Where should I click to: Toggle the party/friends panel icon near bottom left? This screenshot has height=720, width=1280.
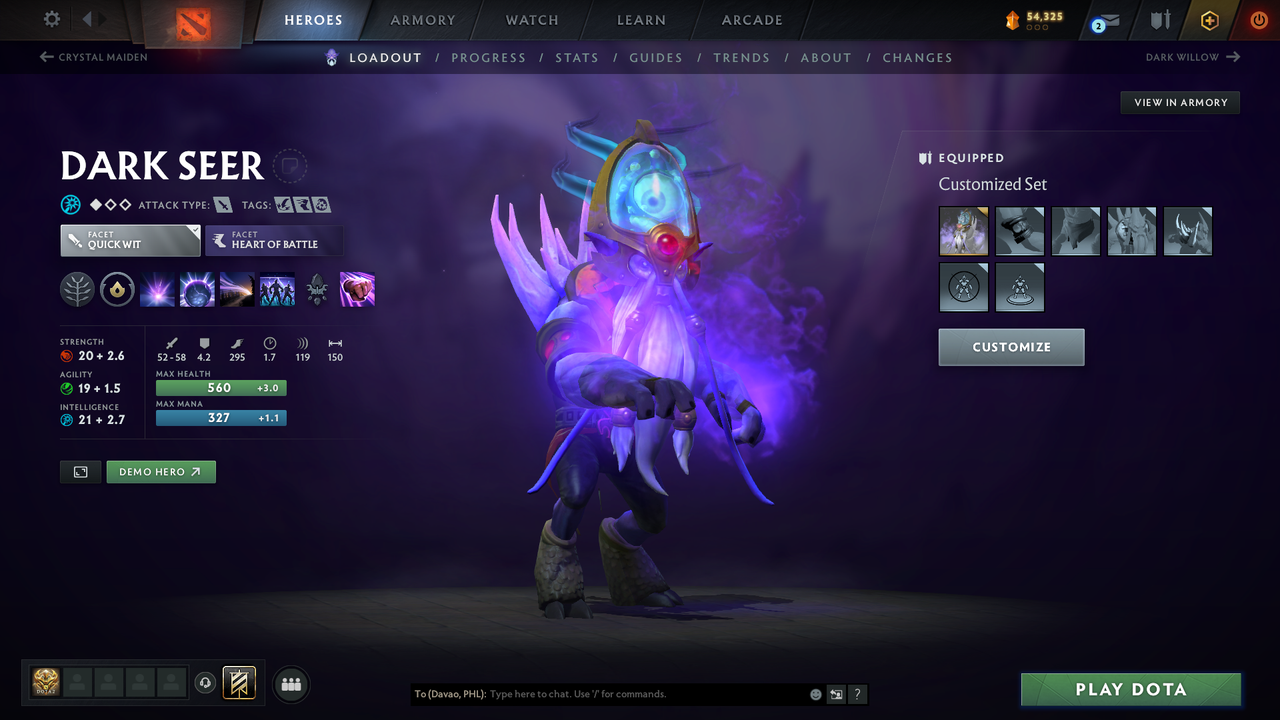pyautogui.click(x=290, y=684)
